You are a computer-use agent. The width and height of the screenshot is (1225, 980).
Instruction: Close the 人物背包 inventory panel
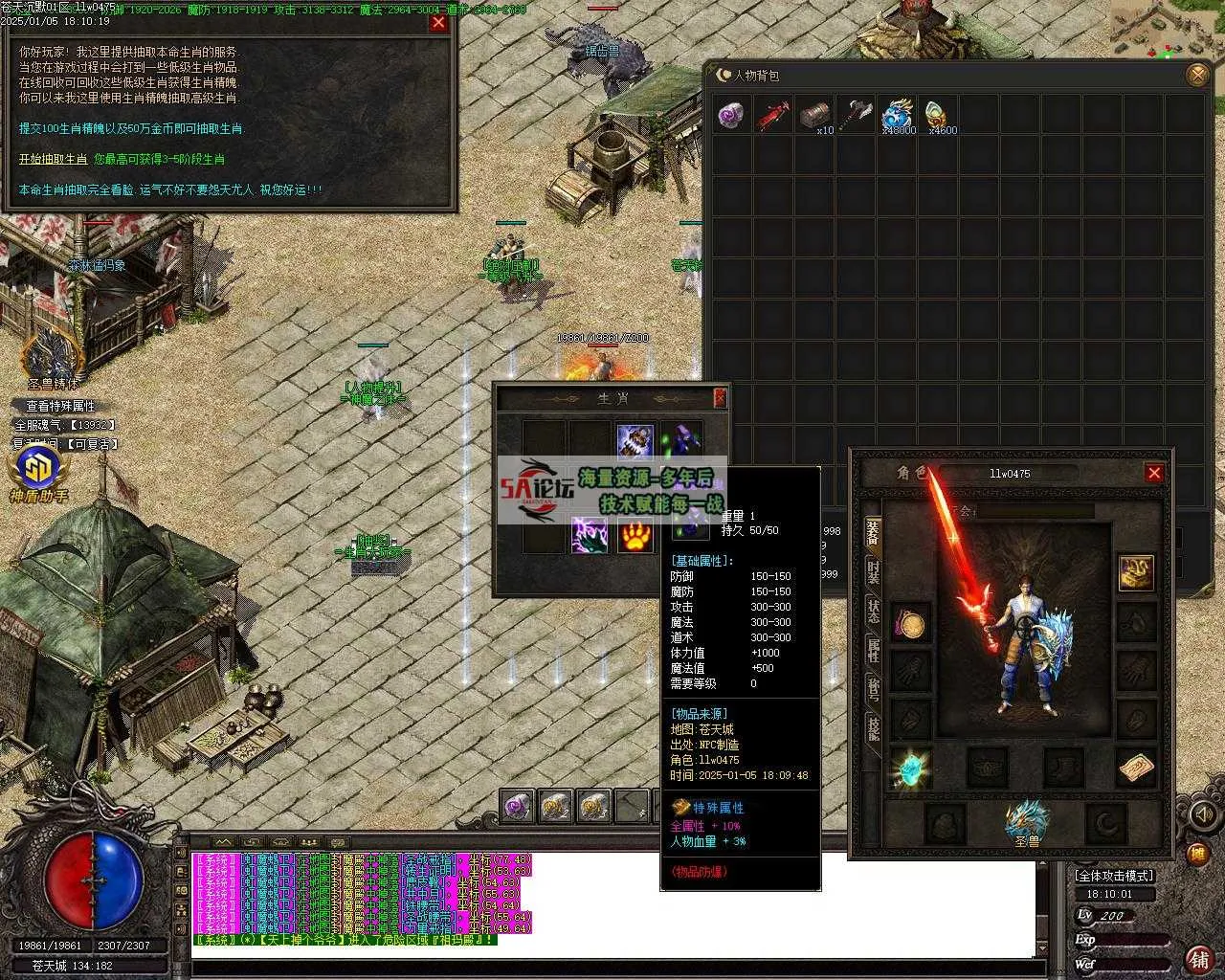click(x=1196, y=75)
